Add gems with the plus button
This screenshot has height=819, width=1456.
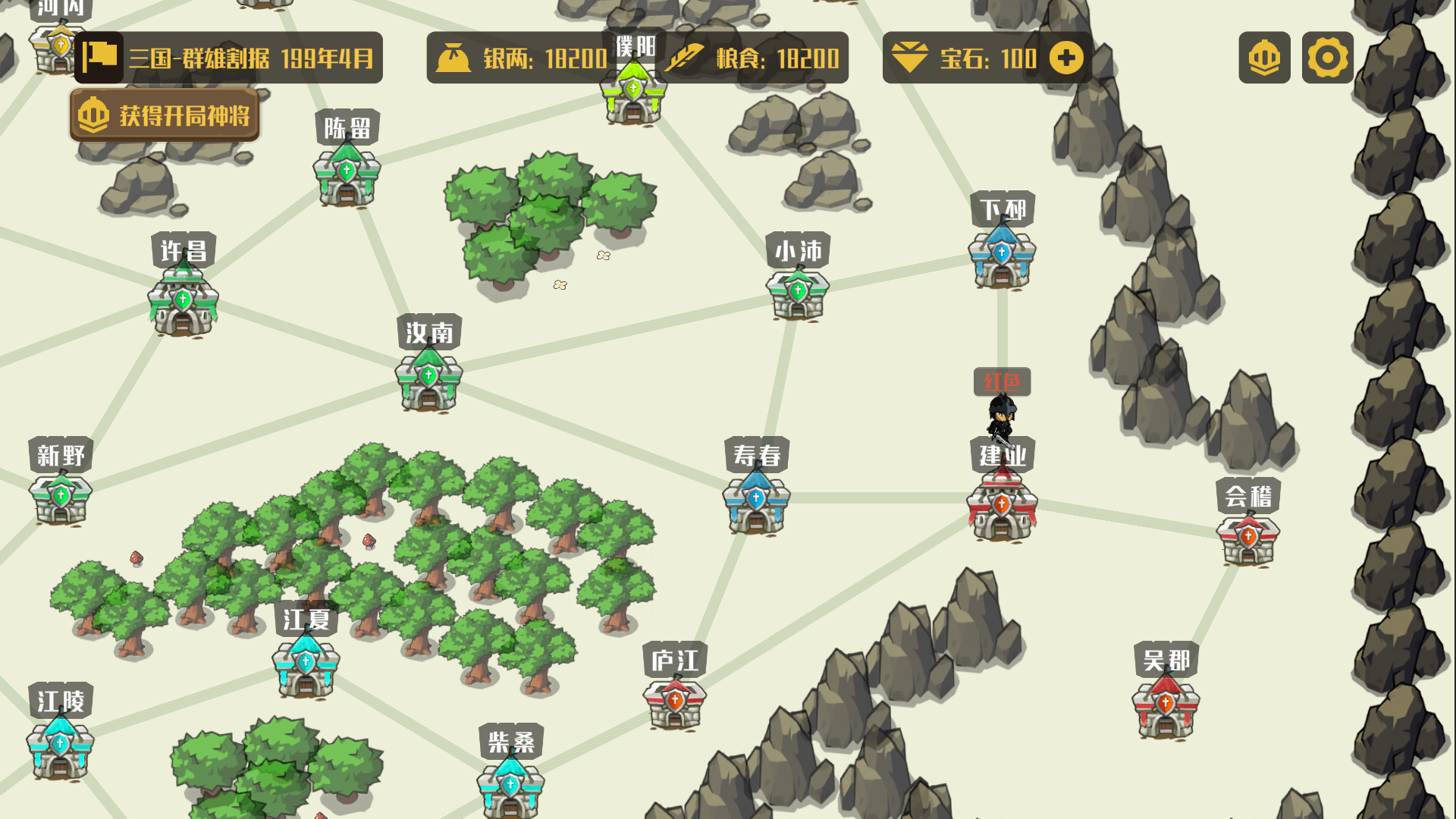[x=1066, y=58]
